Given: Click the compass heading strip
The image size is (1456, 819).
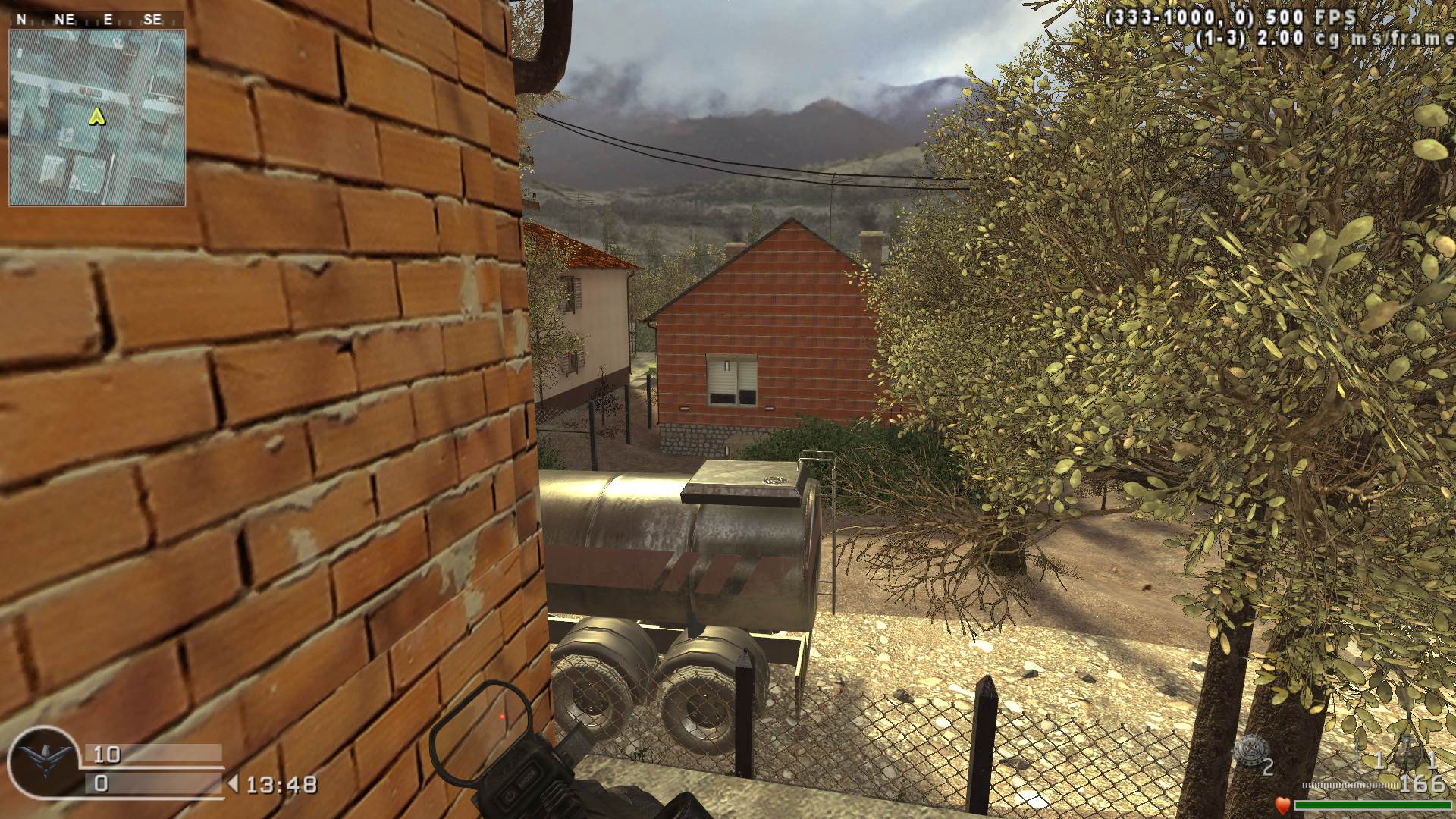Looking at the screenshot, I should (97, 20).
